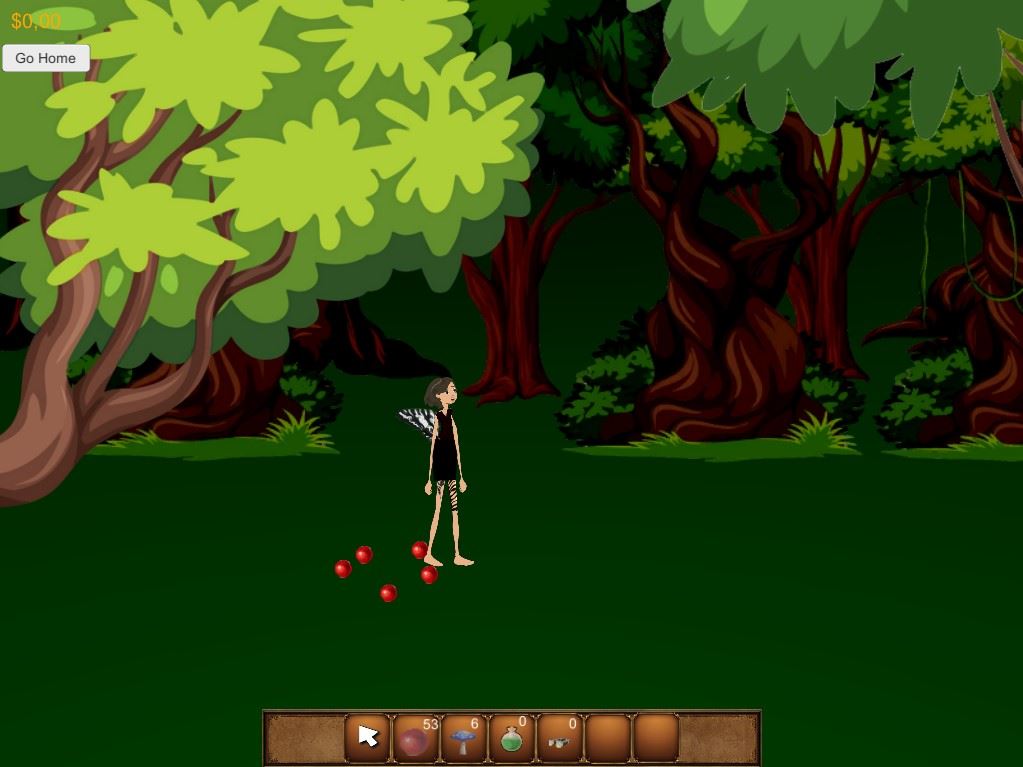Click the Go Home button
This screenshot has height=767, width=1023.
point(46,58)
